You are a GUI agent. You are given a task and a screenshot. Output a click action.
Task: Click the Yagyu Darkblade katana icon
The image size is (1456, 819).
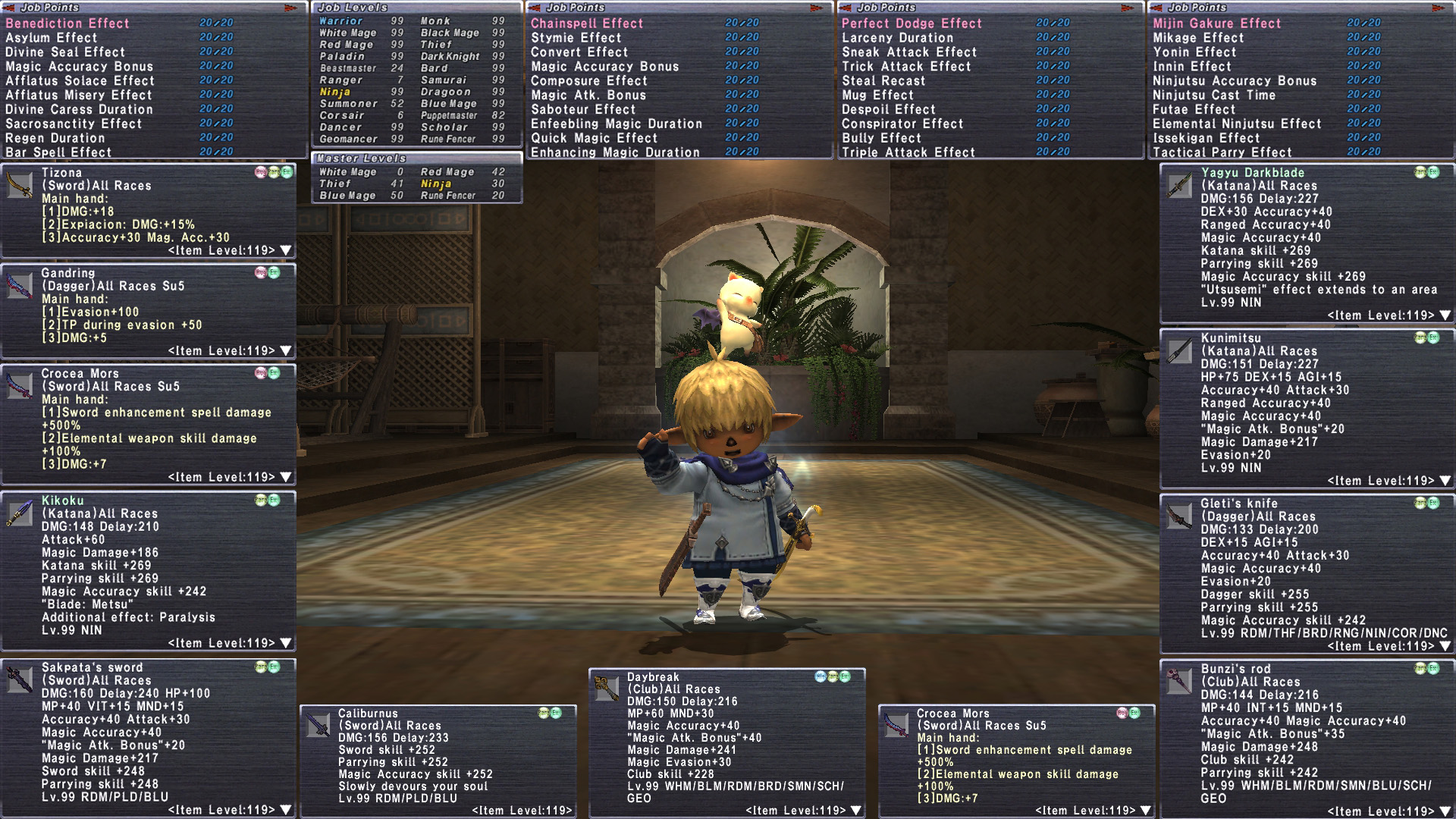point(1179,185)
